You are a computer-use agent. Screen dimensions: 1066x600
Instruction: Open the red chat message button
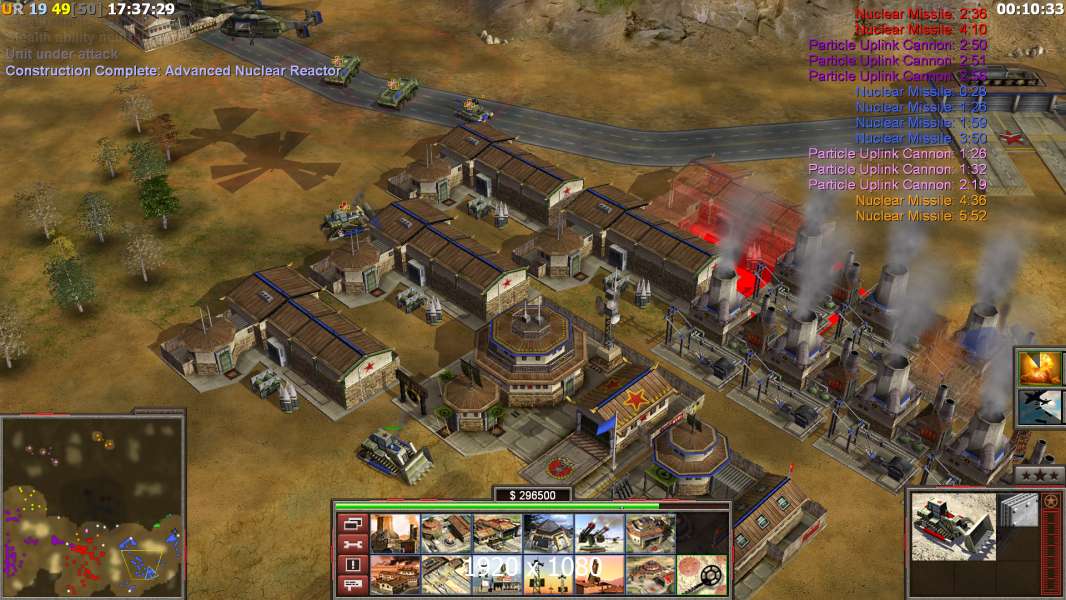352,585
